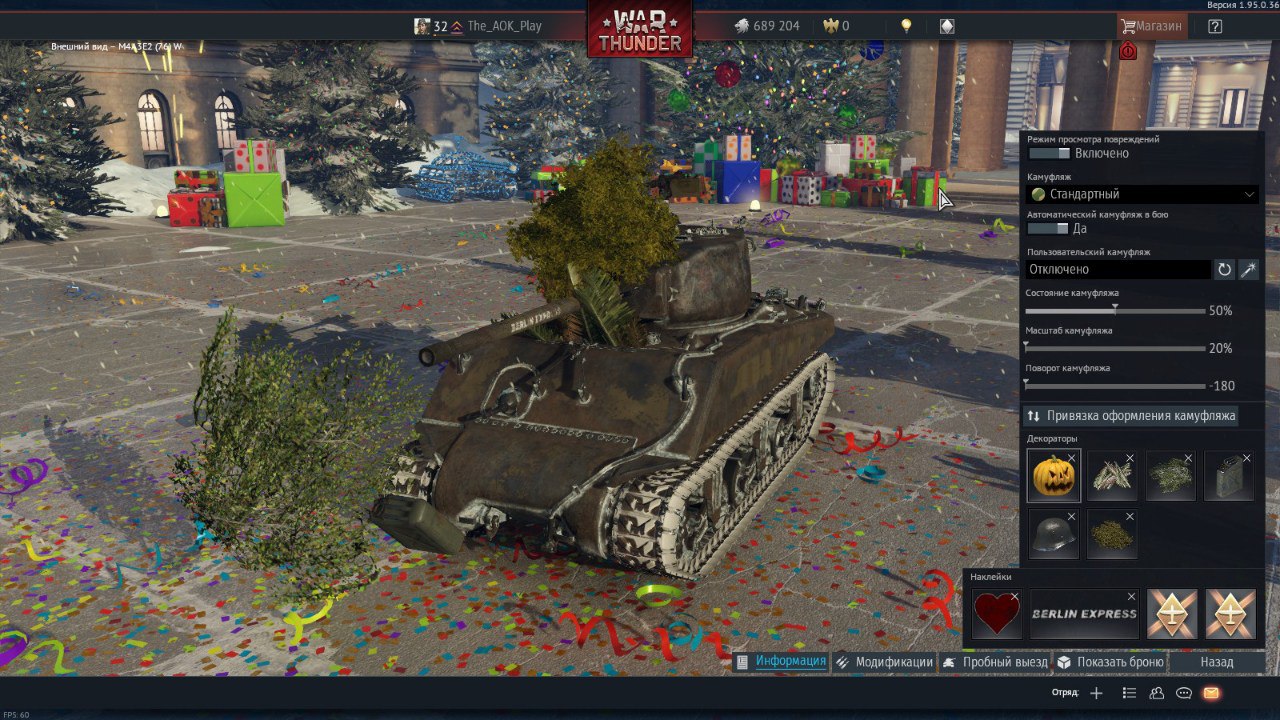Choose the red heart decal
This screenshot has width=1280, height=720.
(x=996, y=613)
